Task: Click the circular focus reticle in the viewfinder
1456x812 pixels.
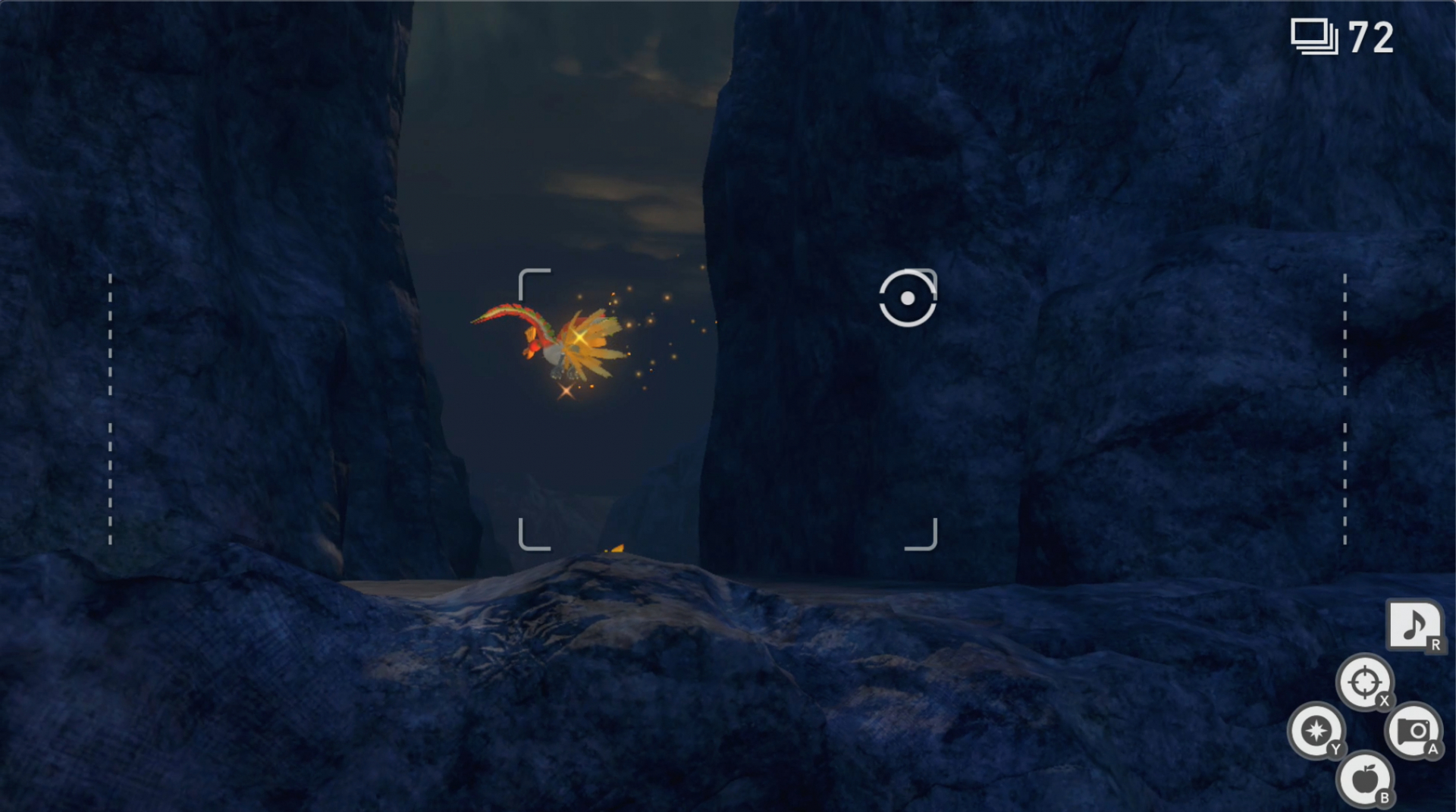Action: 908,298
